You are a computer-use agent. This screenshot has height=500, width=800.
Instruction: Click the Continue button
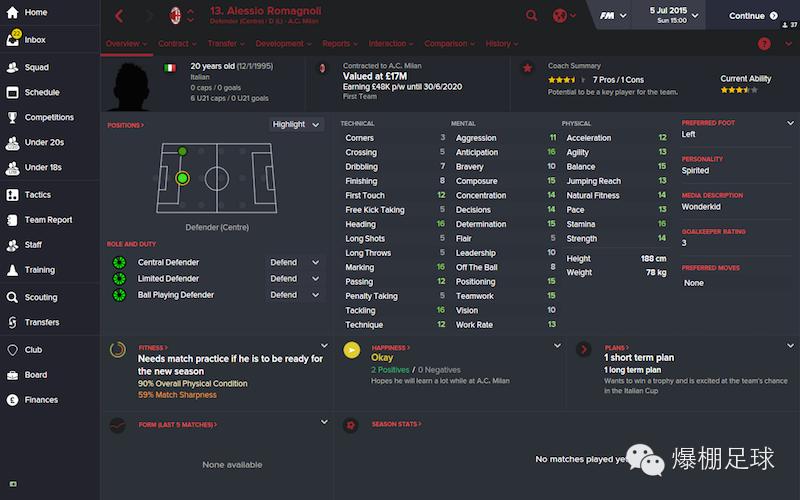click(x=753, y=16)
